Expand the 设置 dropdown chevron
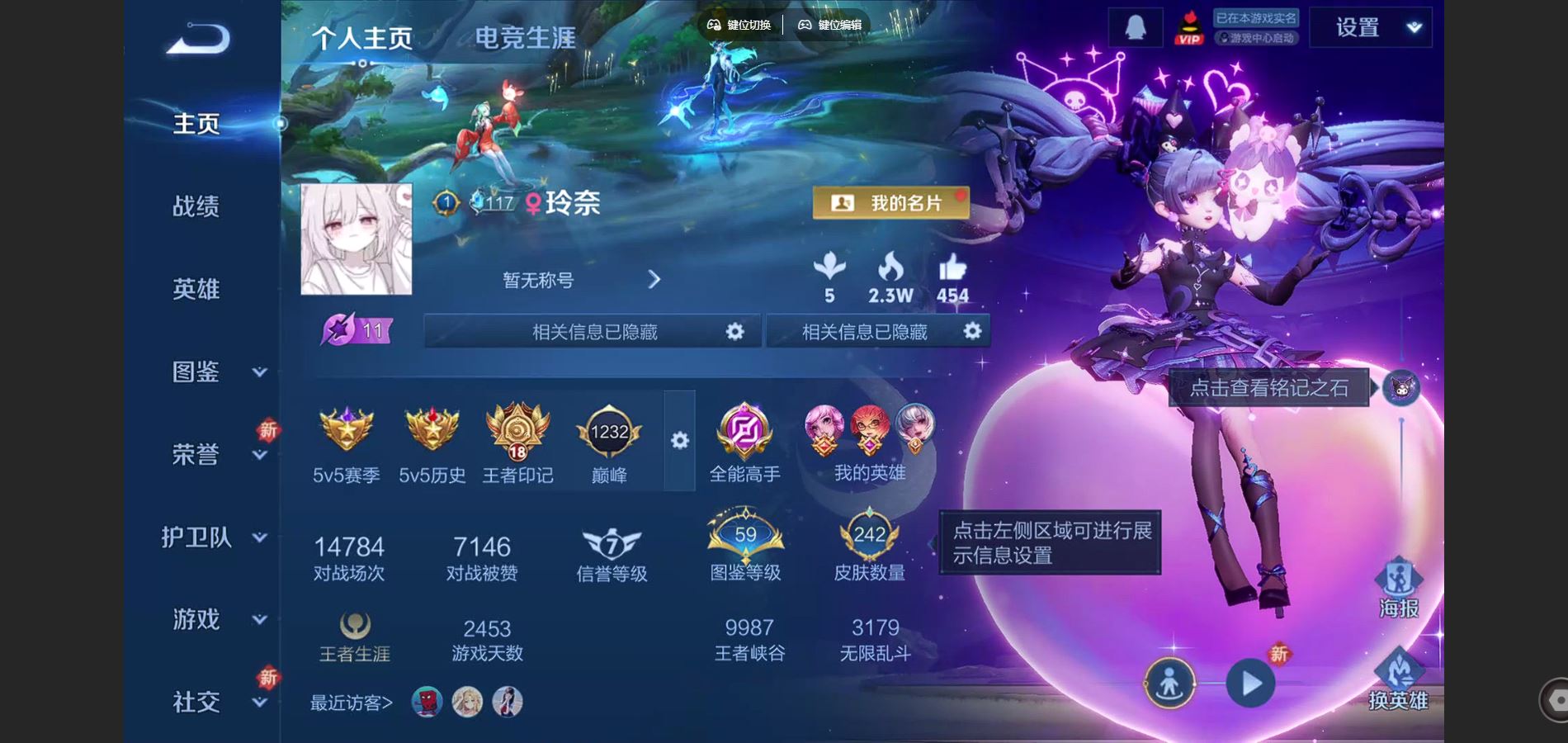 tap(1414, 27)
